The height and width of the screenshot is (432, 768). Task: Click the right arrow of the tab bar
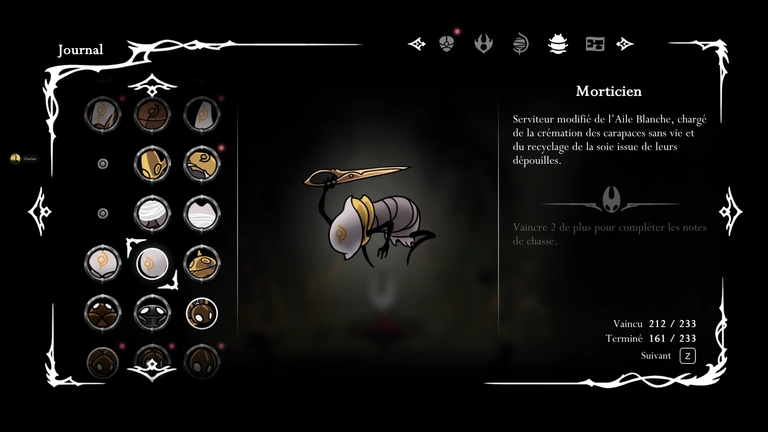click(625, 43)
